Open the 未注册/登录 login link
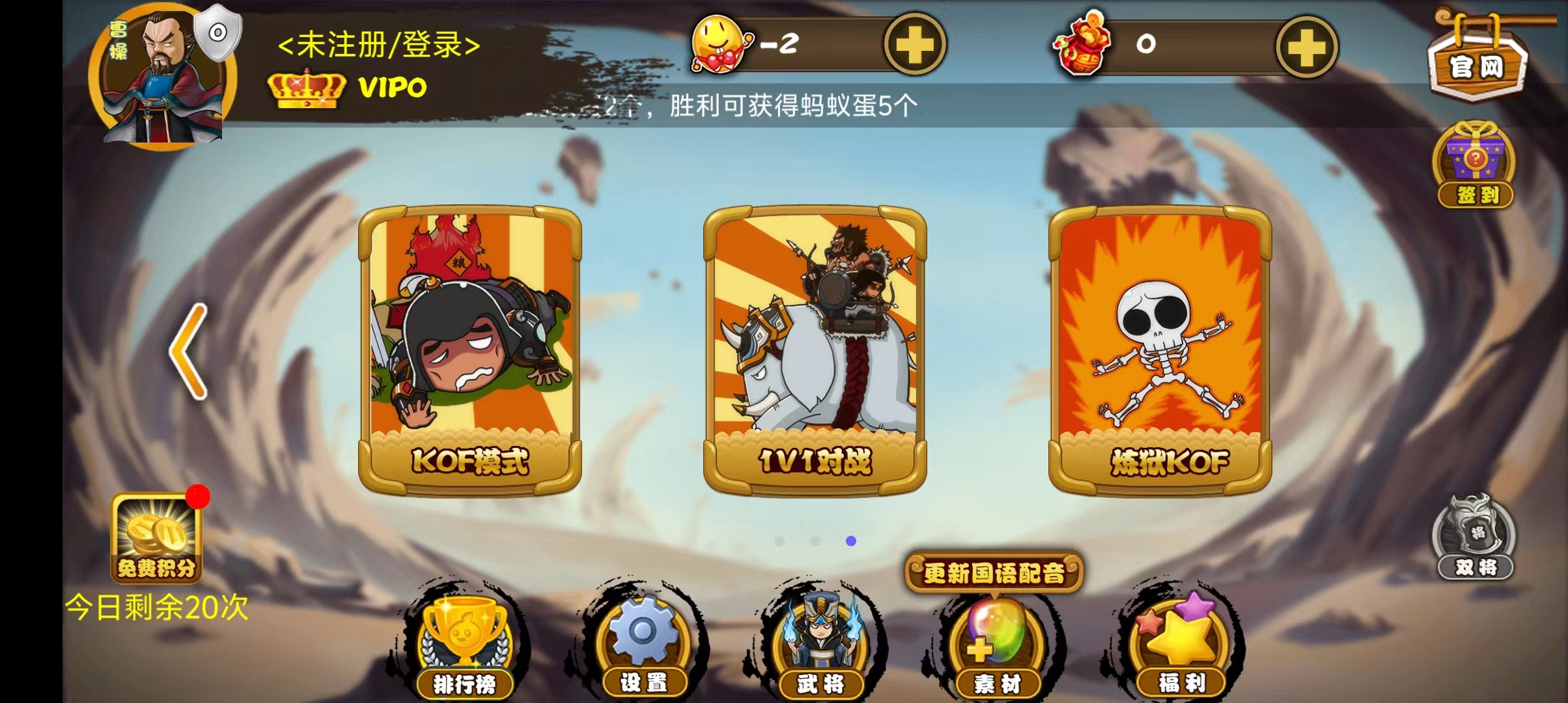Screen dimensions: 1568x703 pyautogui.click(x=380, y=46)
